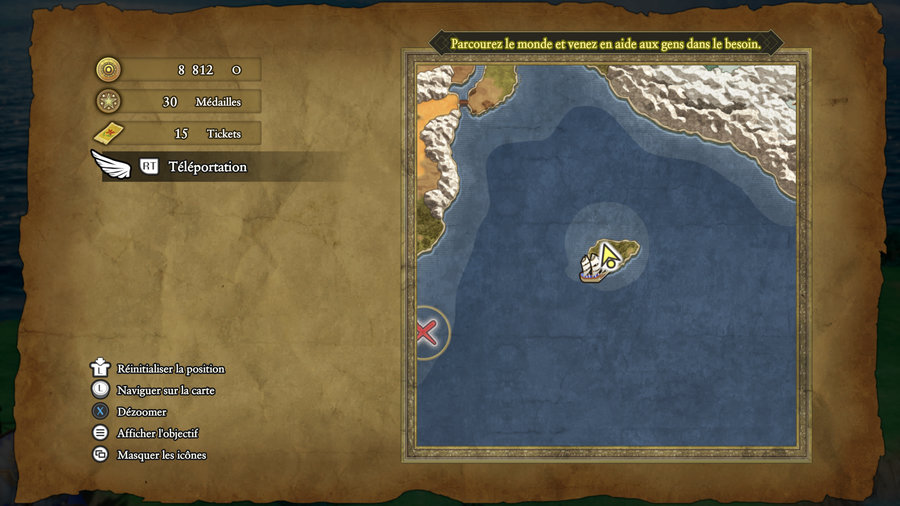The width and height of the screenshot is (900, 506).
Task: Select the ship marker on the world map
Action: pos(593,267)
